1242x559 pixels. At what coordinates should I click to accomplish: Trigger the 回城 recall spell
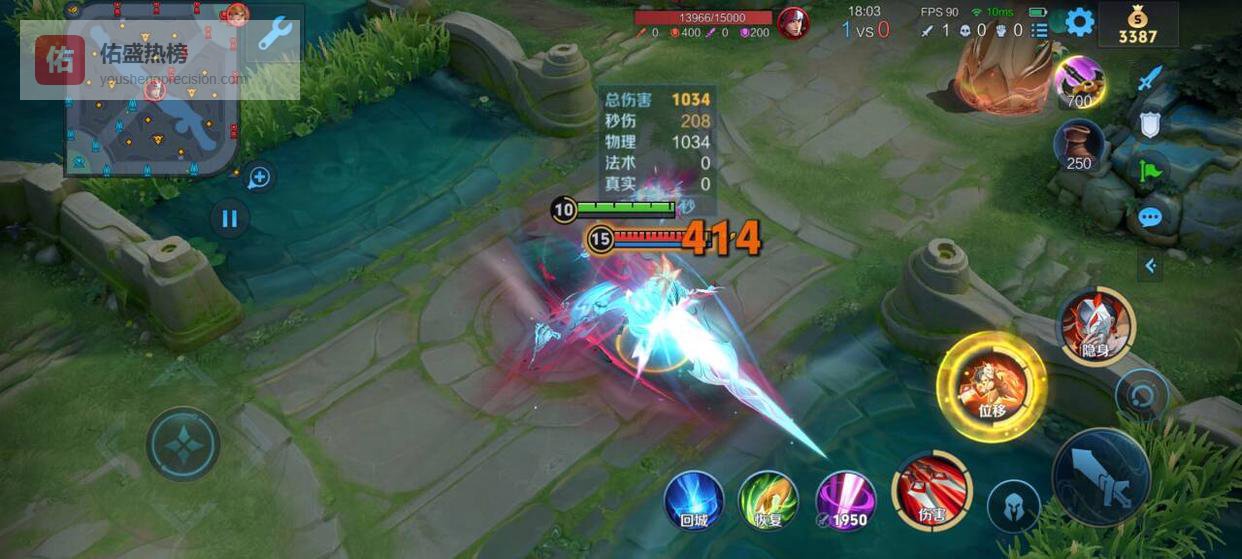coord(694,499)
